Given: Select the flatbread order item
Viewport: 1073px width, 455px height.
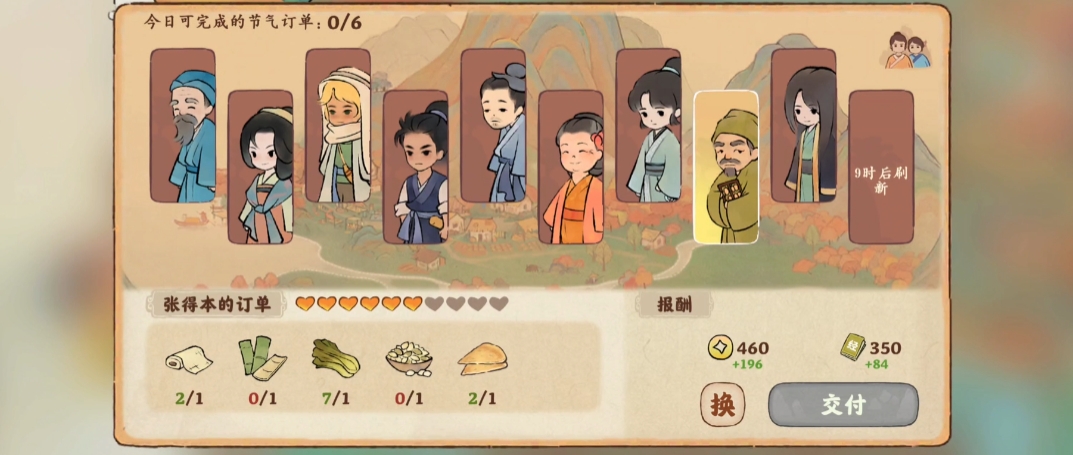Looking at the screenshot, I should coord(482,358).
